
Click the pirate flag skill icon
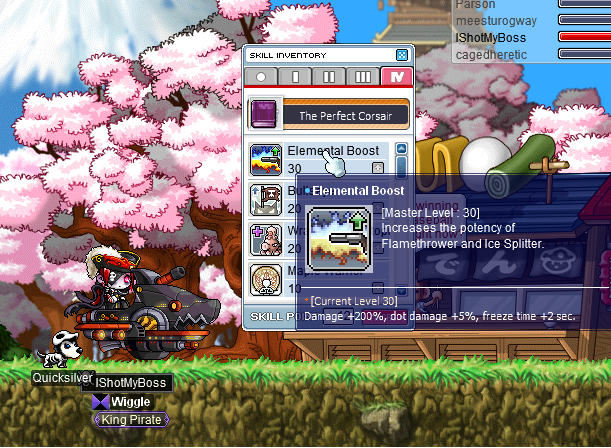265,199
